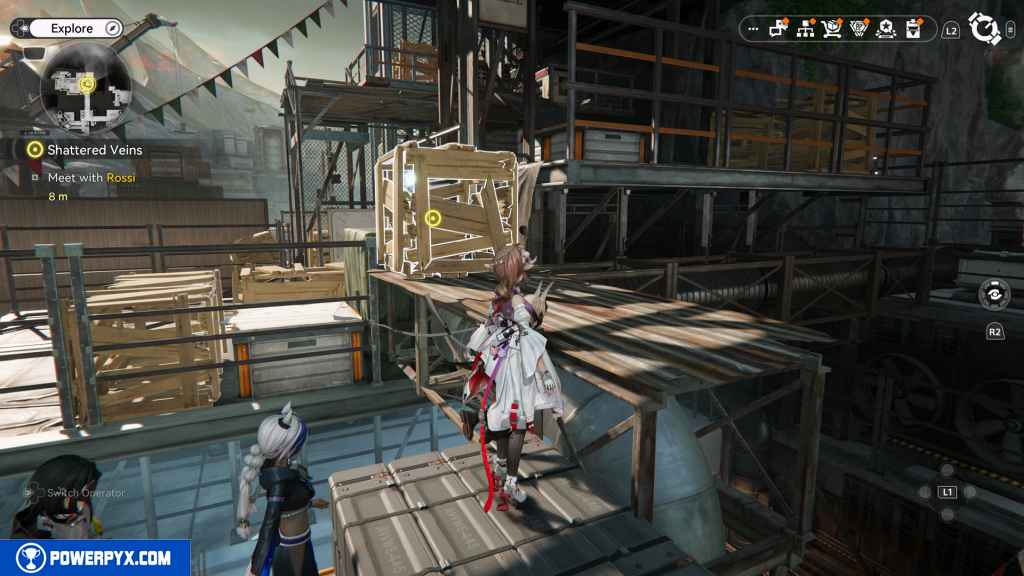The image size is (1024, 576).
Task: Open the hierarchy tree diagram icon
Action: (x=805, y=29)
